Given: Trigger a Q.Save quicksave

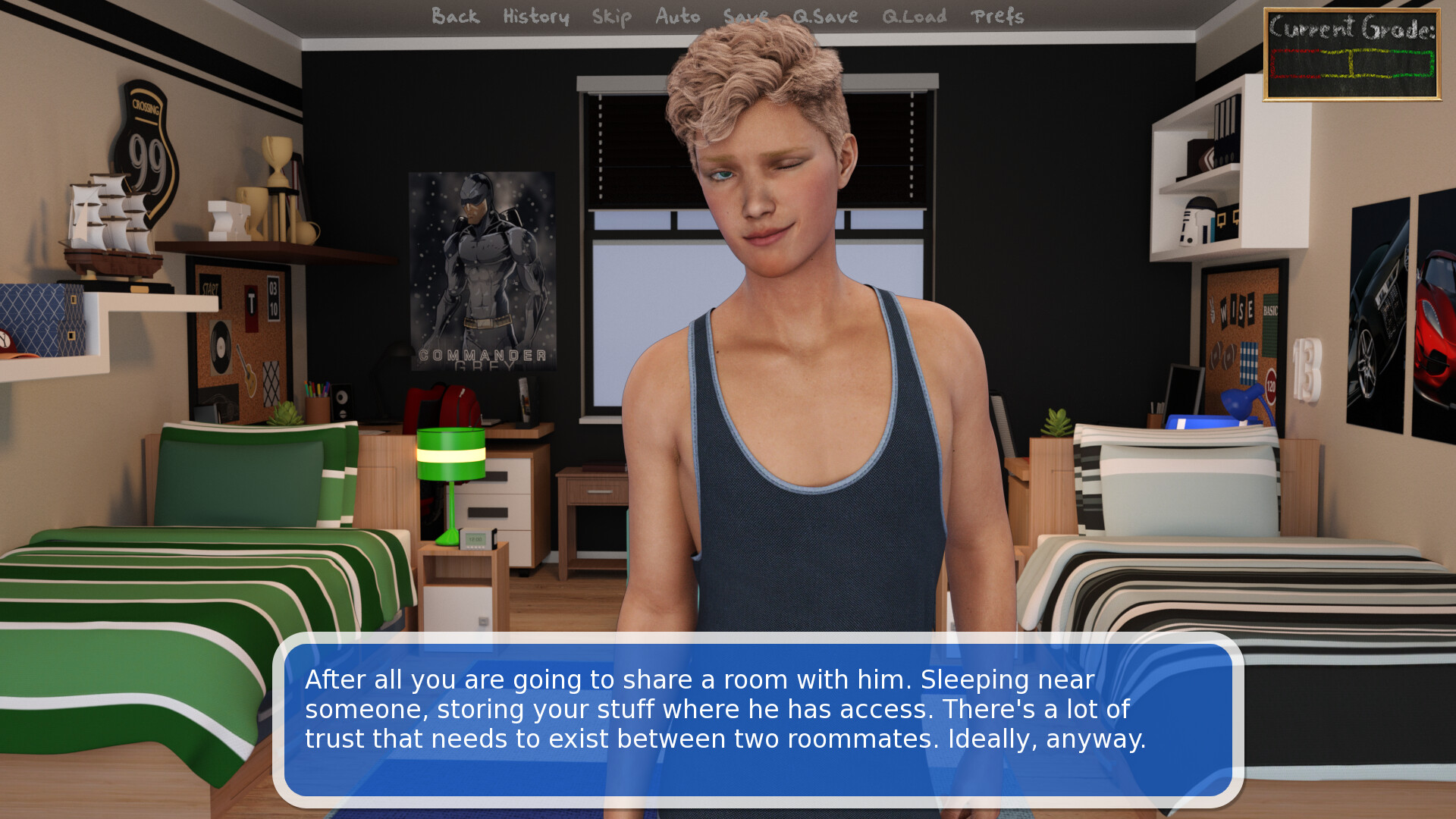Looking at the screenshot, I should tap(824, 17).
